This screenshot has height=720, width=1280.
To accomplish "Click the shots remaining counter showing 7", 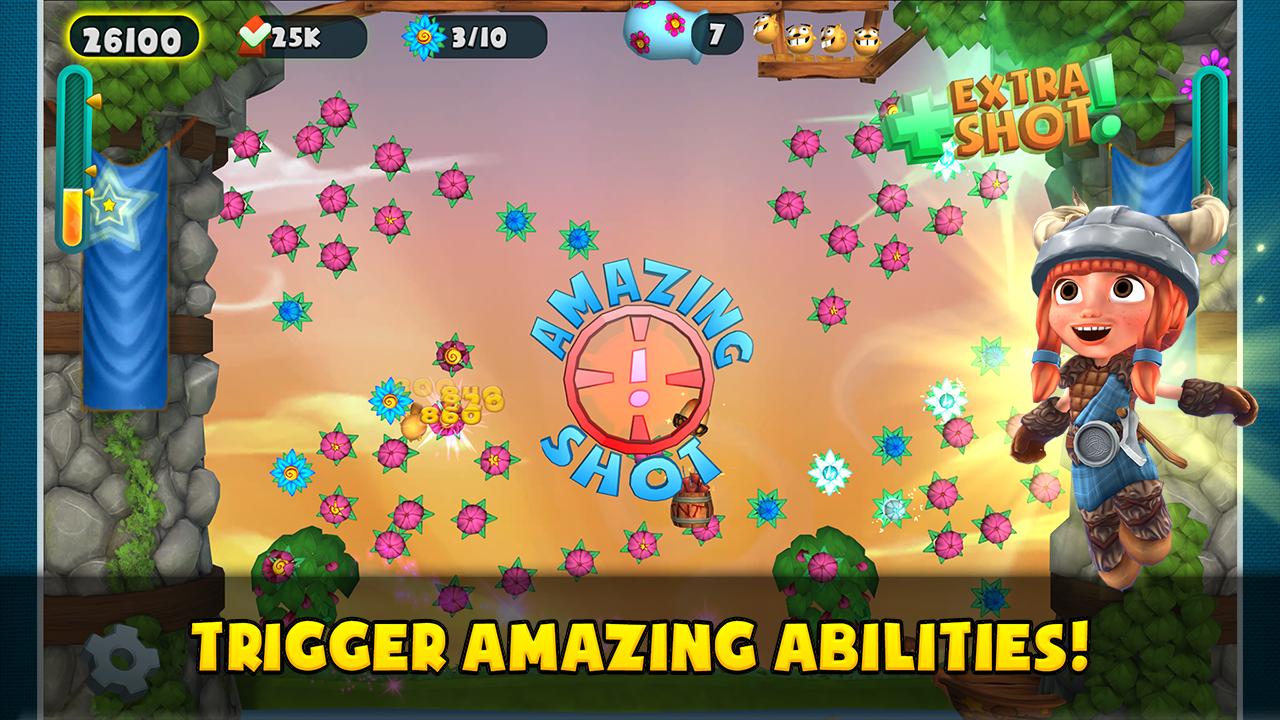I will (x=716, y=32).
